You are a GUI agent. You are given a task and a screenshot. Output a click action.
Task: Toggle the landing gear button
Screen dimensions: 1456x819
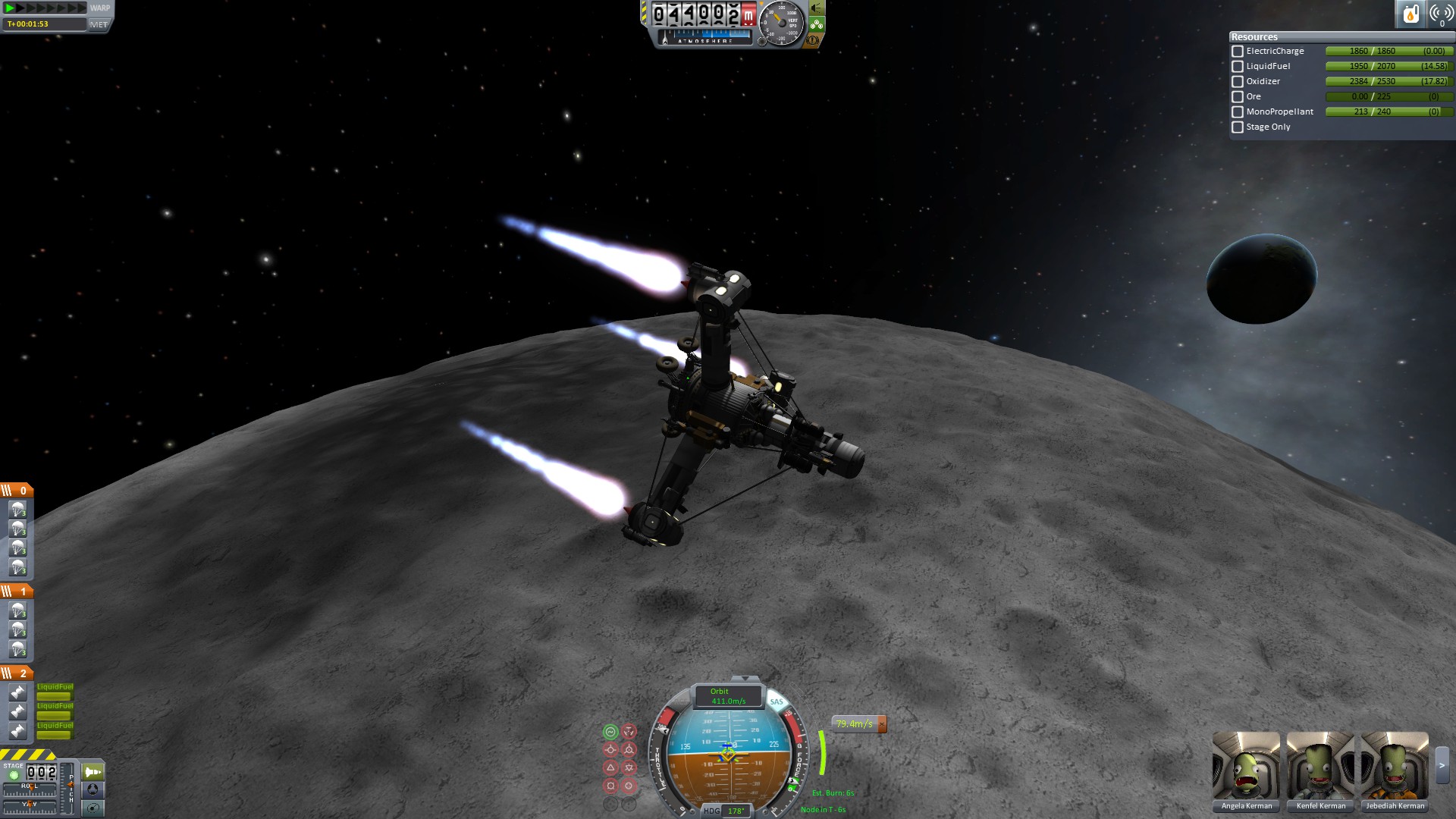pos(817,24)
